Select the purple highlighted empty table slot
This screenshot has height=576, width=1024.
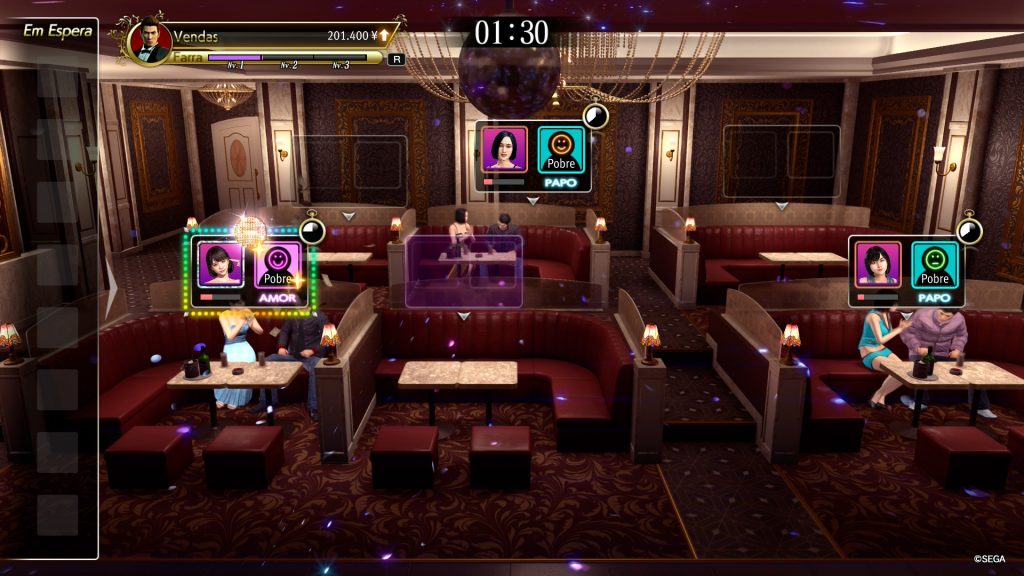(464, 272)
